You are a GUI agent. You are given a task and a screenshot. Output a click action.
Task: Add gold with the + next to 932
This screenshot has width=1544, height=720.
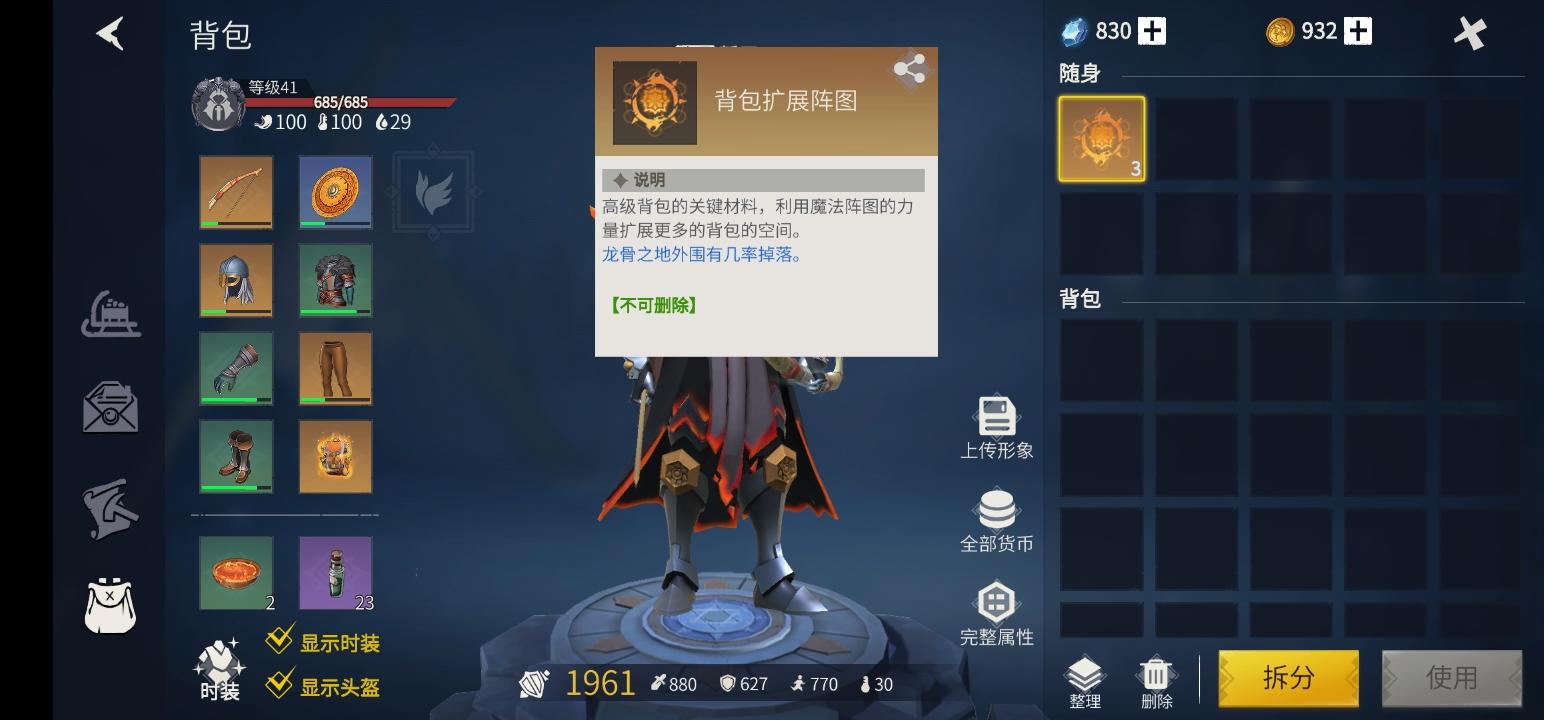point(1356,31)
